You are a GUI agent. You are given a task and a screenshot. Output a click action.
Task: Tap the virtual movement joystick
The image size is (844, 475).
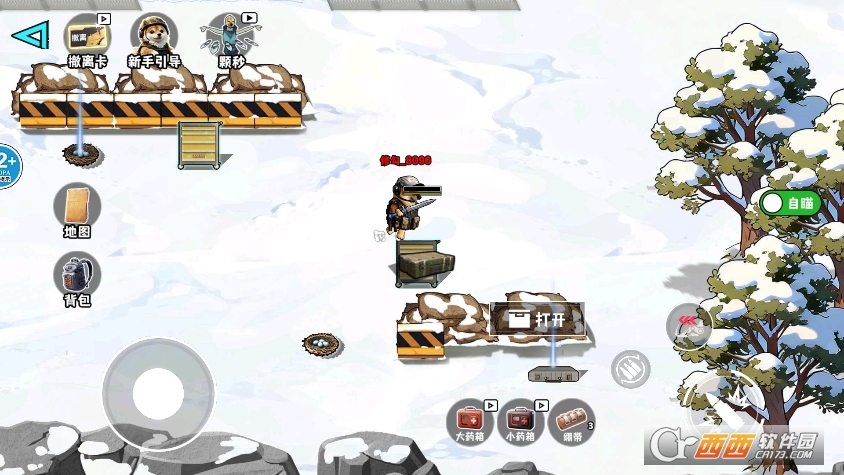158,393
